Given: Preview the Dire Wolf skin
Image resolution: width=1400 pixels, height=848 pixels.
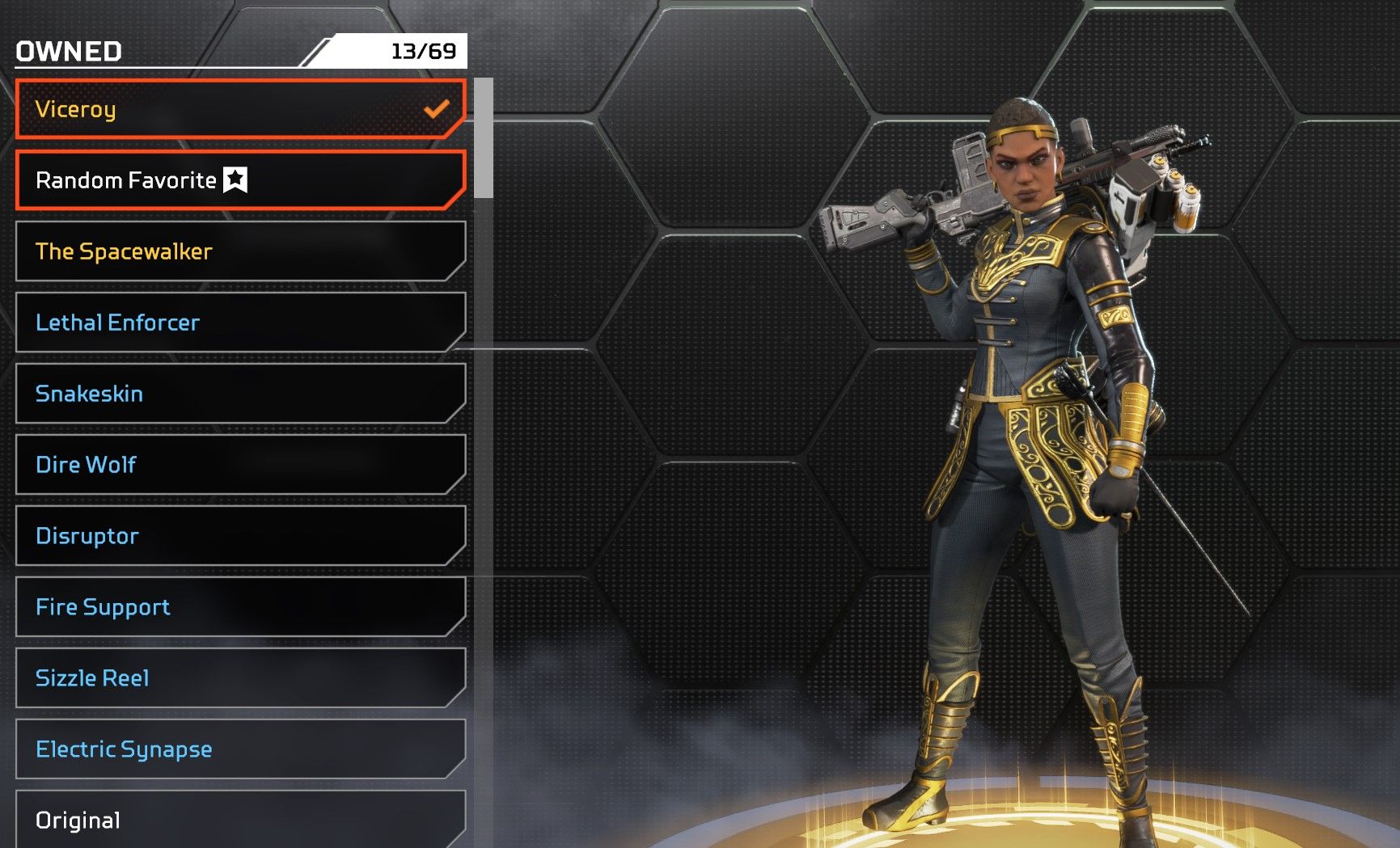Looking at the screenshot, I should 240,465.
